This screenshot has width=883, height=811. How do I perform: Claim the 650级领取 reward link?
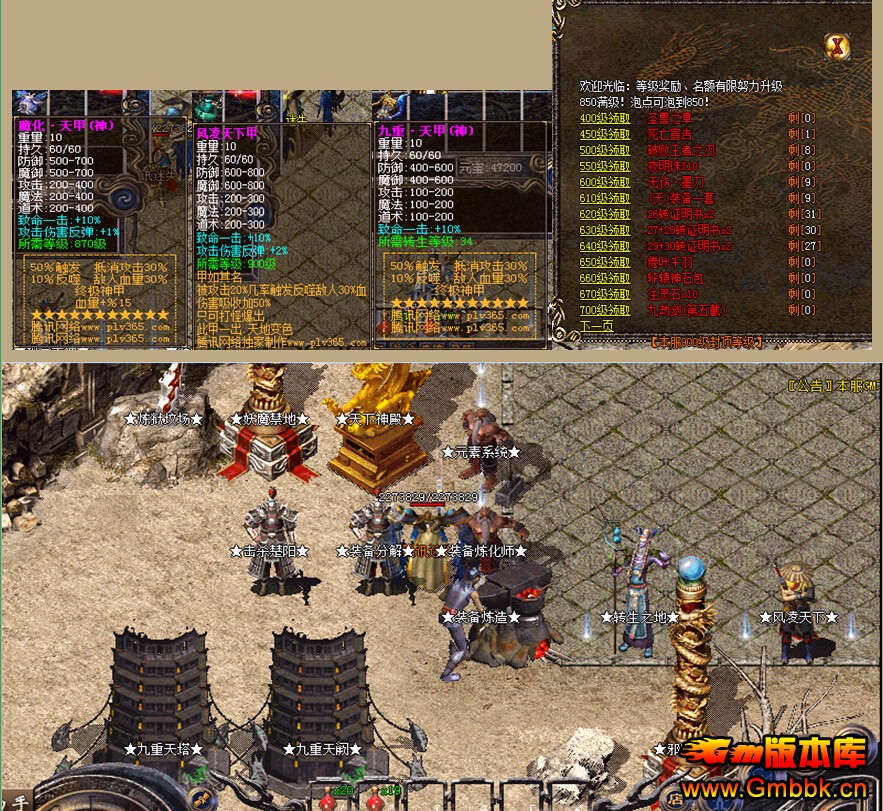pos(604,262)
